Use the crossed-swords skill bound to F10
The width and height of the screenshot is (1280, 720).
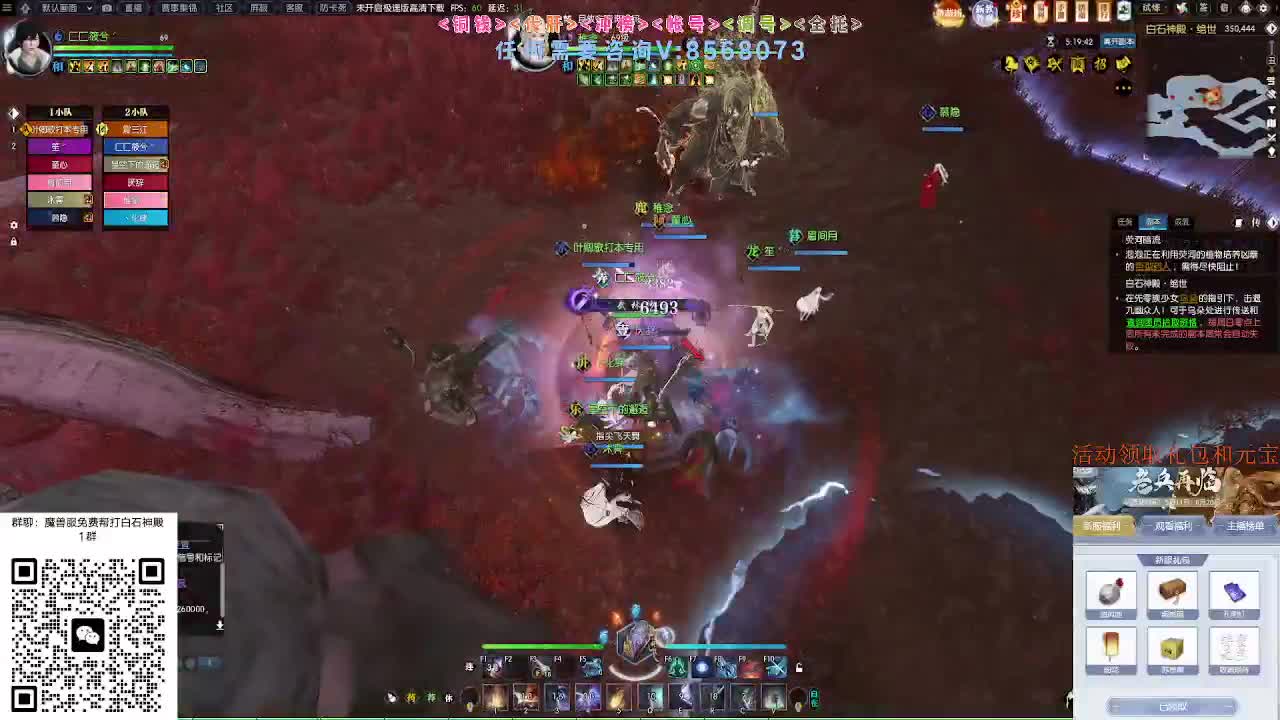pyautogui.click(x=777, y=667)
